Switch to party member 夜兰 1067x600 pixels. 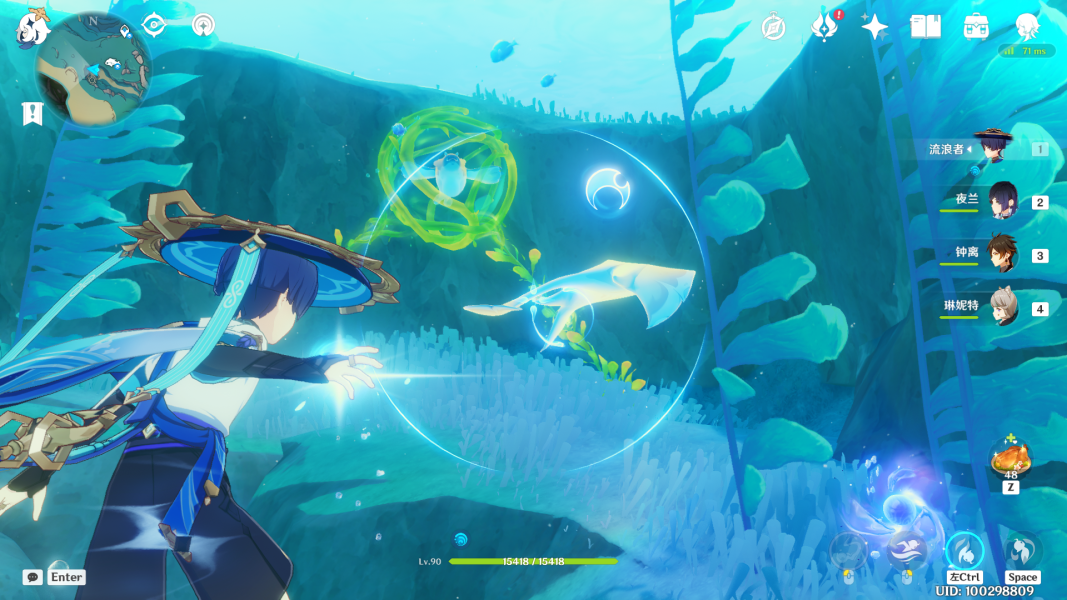pos(1002,201)
